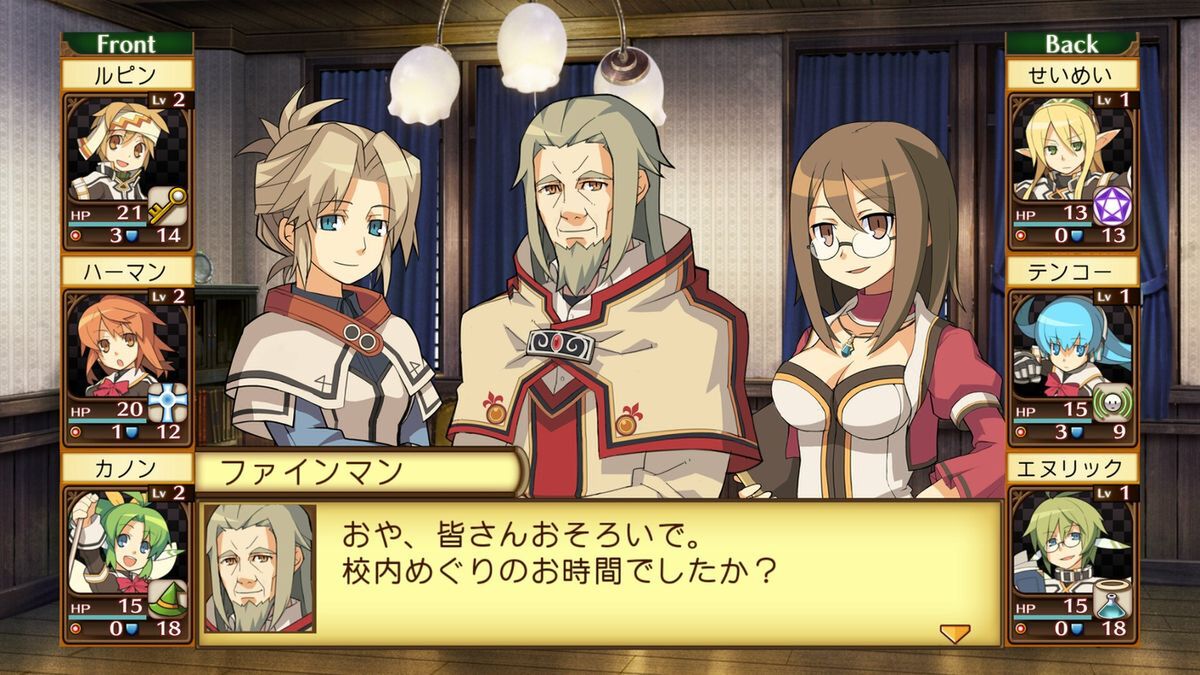Select party member せいめい portrait
This screenshot has height=675, width=1200.
pos(1060,148)
